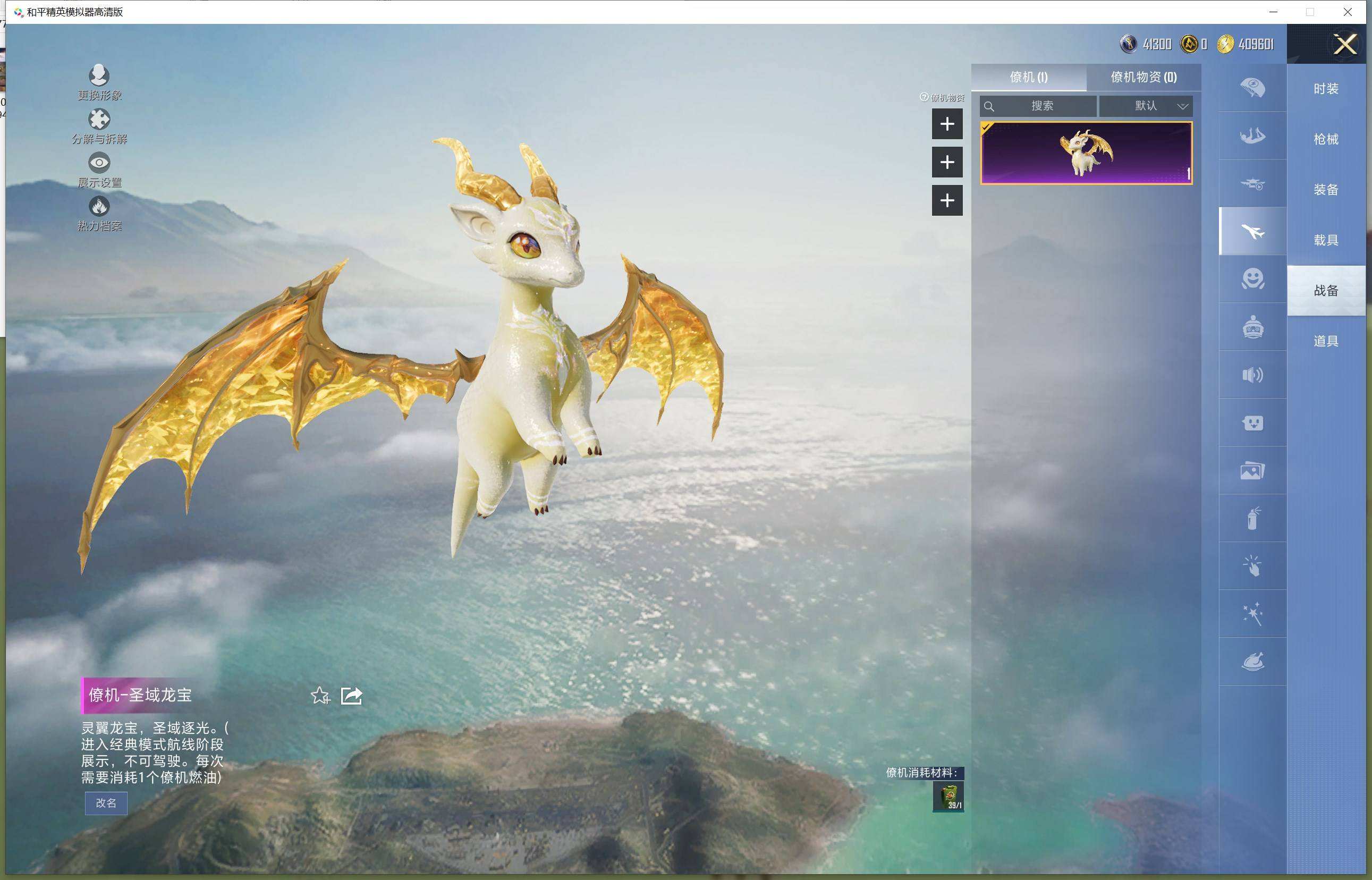Click the 改名 rename button
Screen dimensions: 1372x880
pos(106,803)
